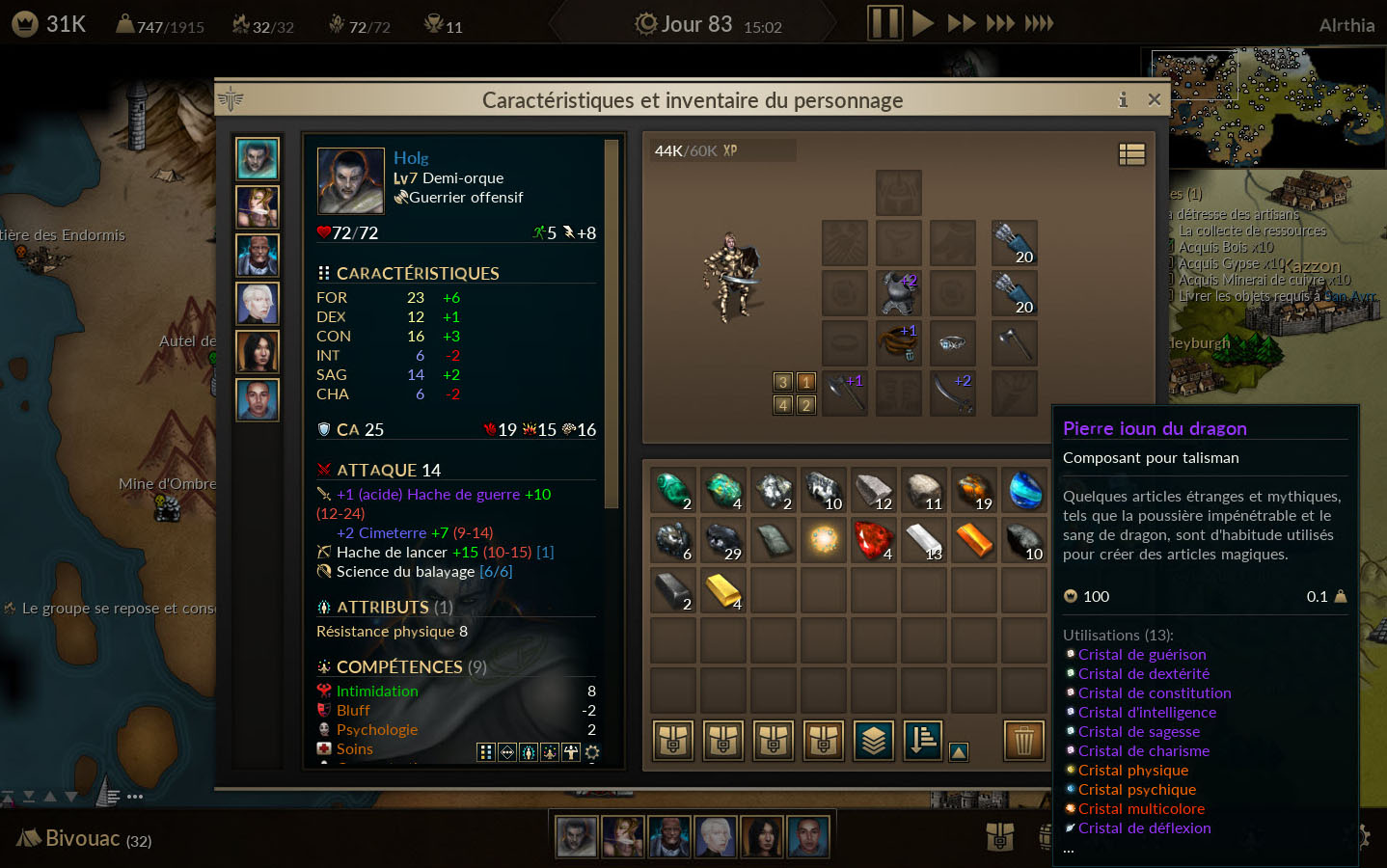The width and height of the screenshot is (1387, 868).
Task: Close the character inventory window
Action: click(x=1154, y=99)
